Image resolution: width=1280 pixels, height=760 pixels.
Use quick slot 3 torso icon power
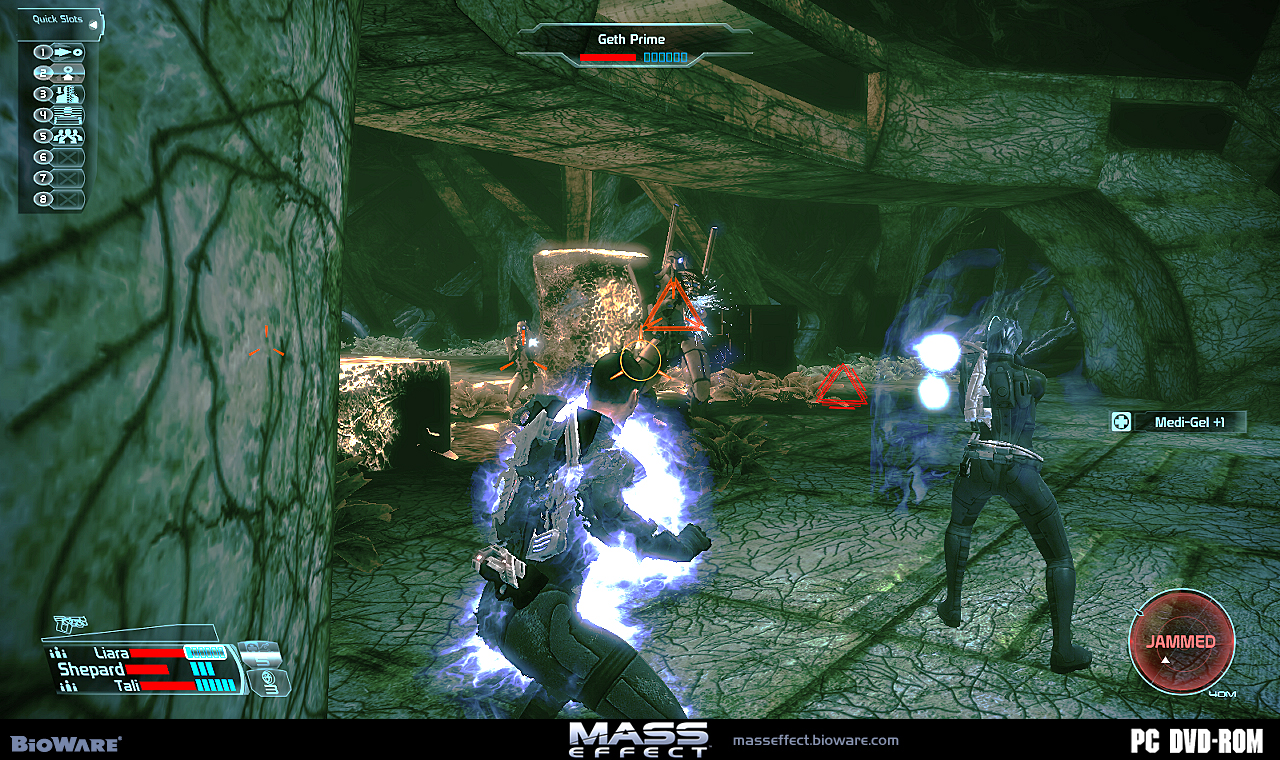[68, 94]
